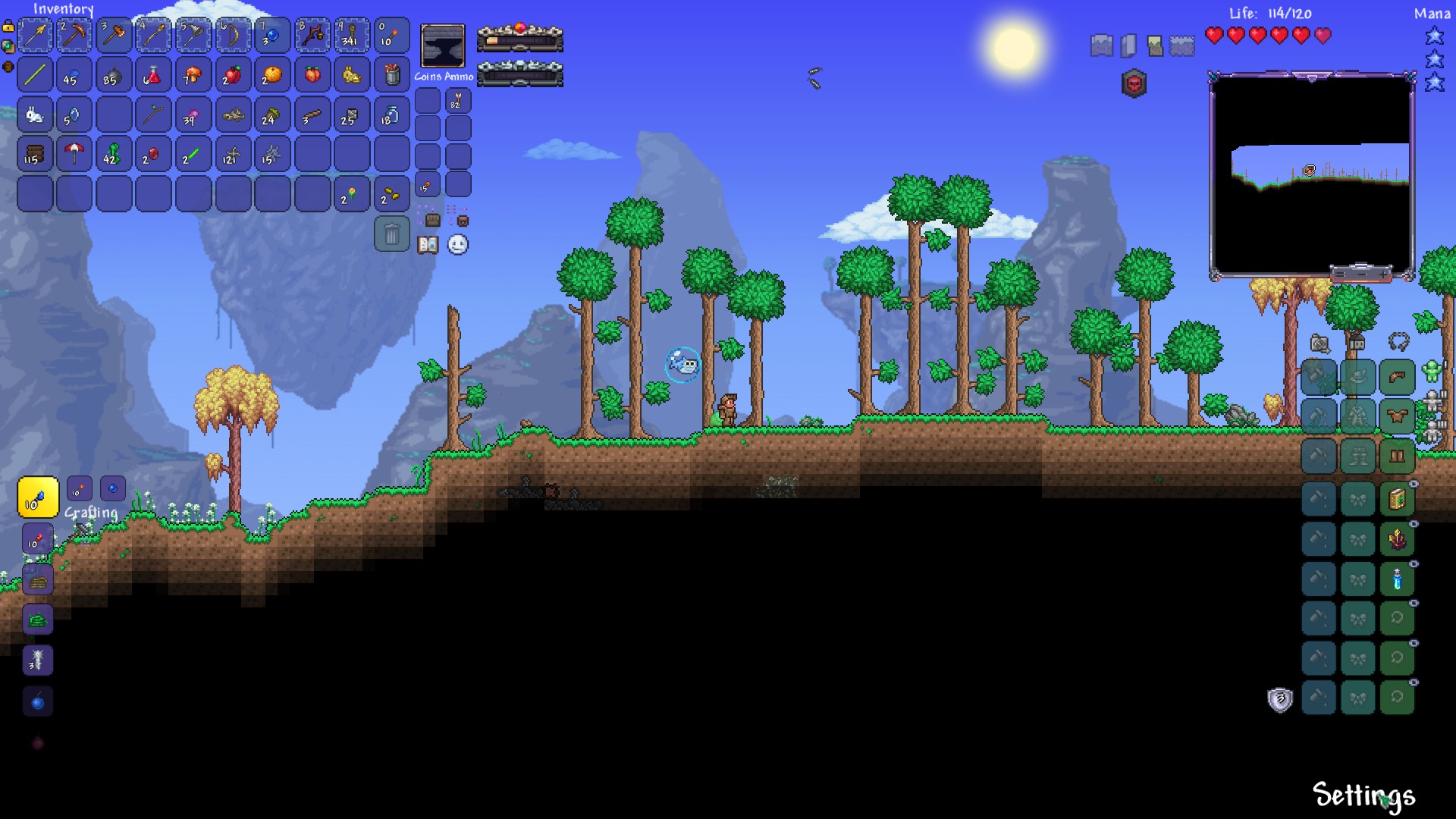This screenshot has height=819, width=1456.
Task: Click the red healing potion stack
Action: (153, 75)
